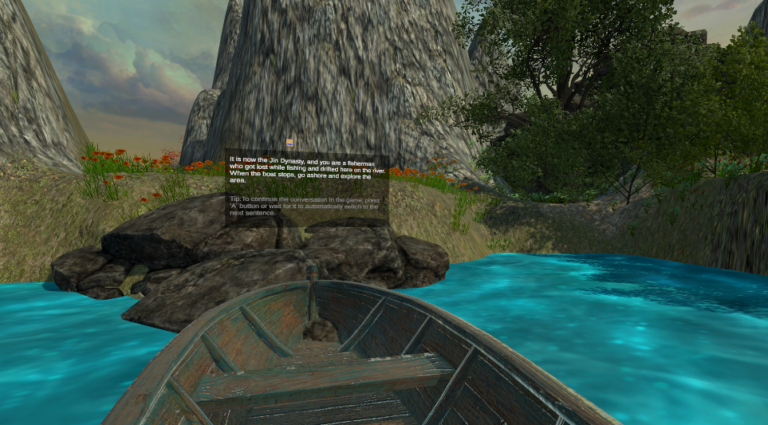Advance the Jin Dynasty narration text panel
Image resolution: width=768 pixels, height=425 pixels.
coord(306,187)
